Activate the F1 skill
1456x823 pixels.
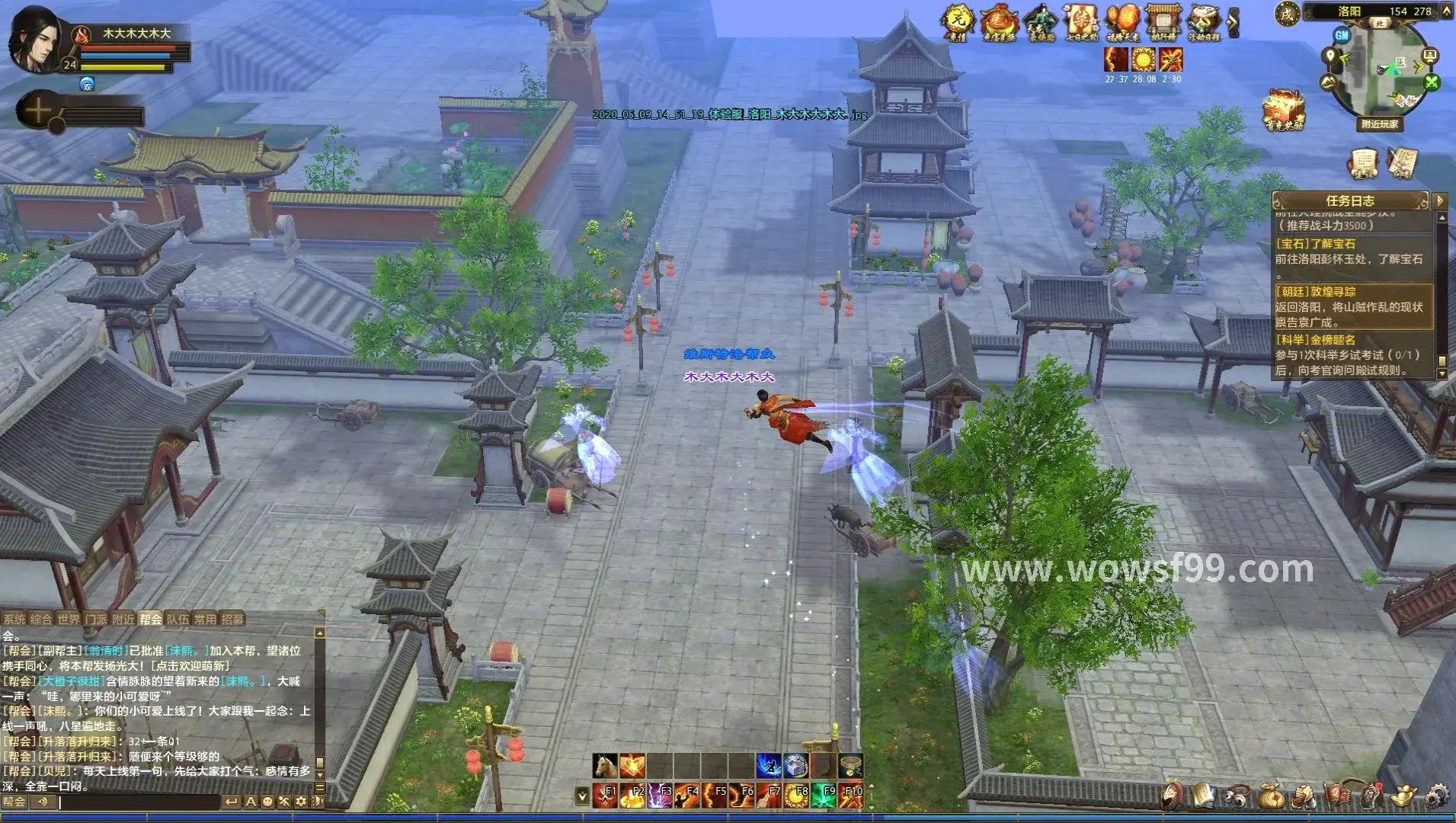[x=605, y=796]
